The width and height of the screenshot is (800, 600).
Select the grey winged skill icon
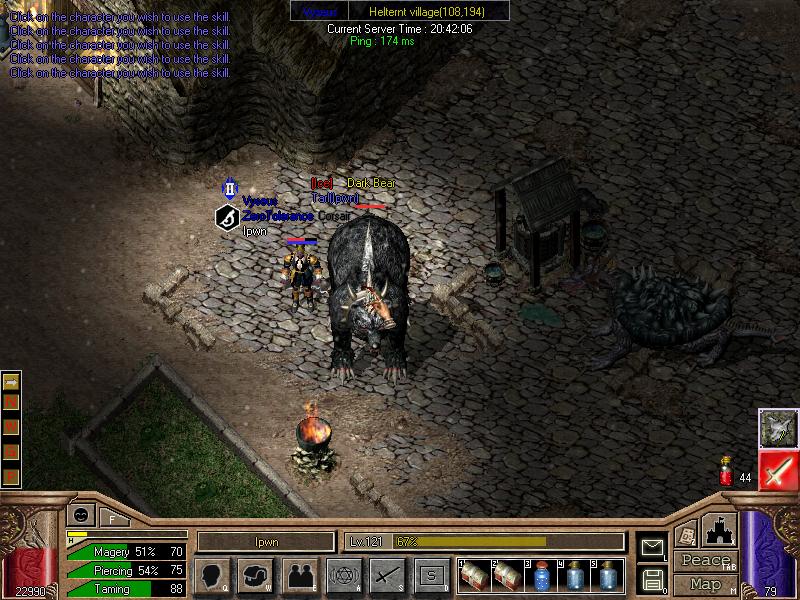[777, 428]
